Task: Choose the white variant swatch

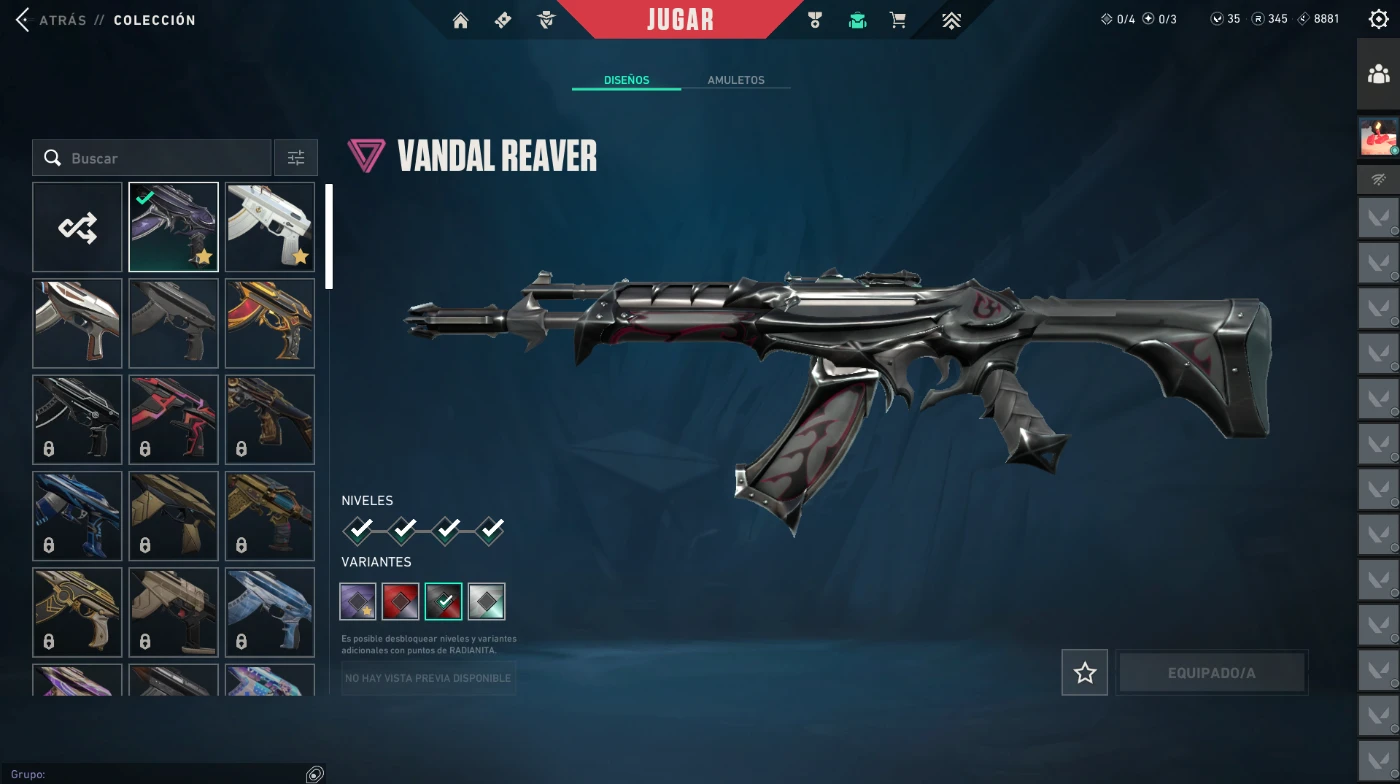Action: [487, 601]
